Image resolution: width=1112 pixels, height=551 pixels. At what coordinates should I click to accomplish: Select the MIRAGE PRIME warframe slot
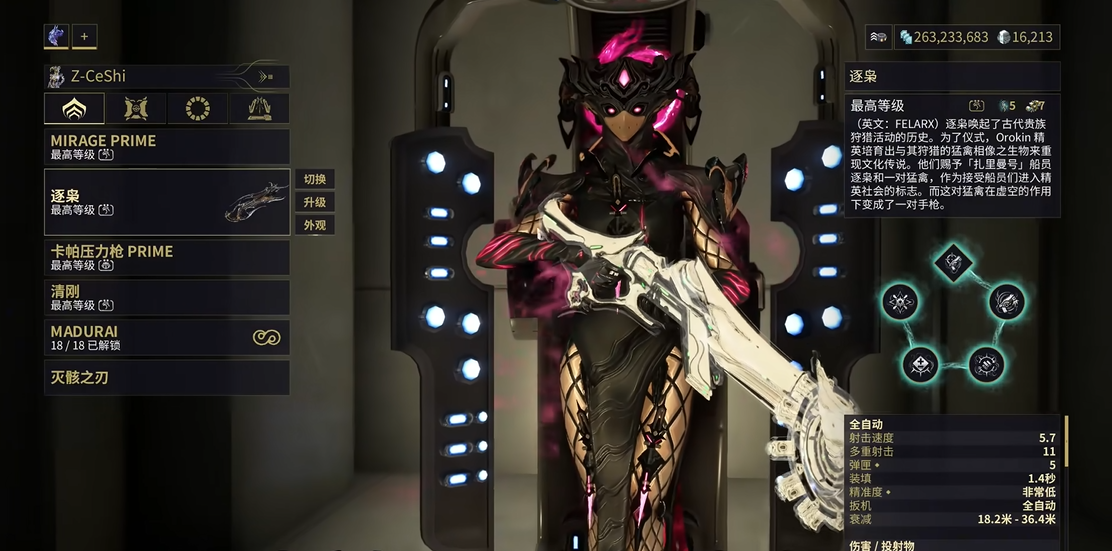pyautogui.click(x=166, y=147)
